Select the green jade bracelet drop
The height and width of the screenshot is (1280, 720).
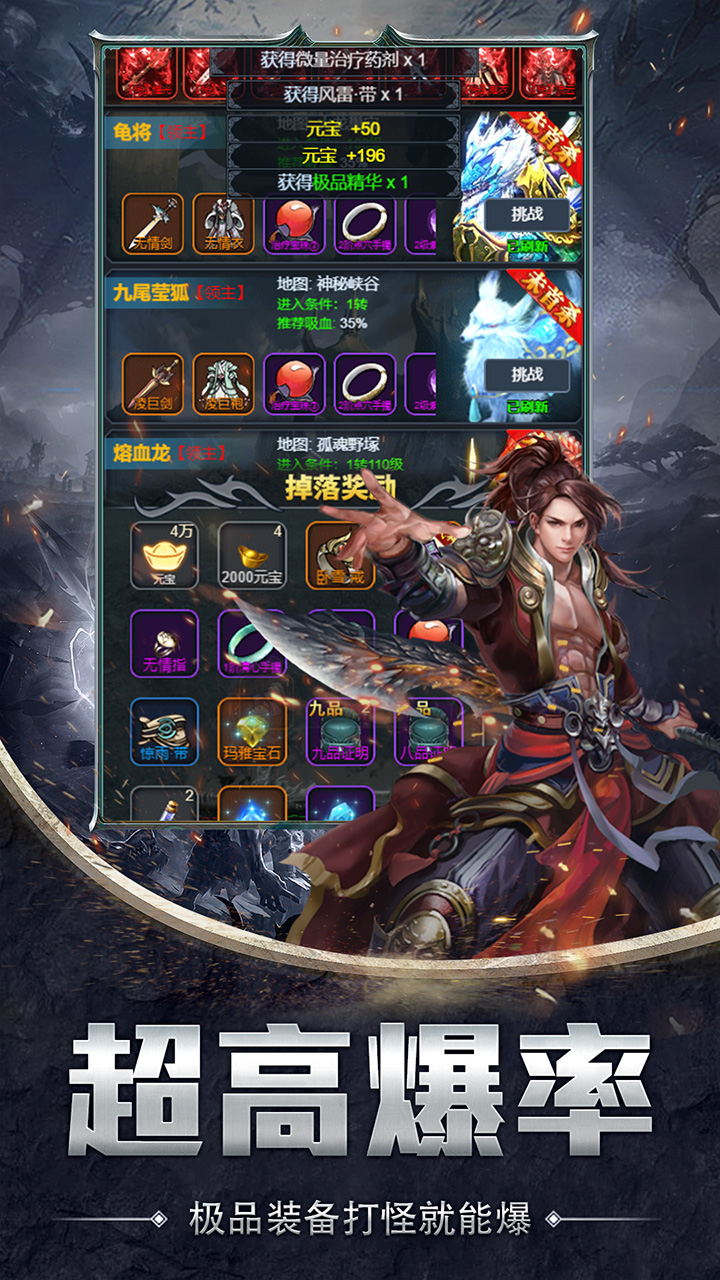tap(252, 643)
